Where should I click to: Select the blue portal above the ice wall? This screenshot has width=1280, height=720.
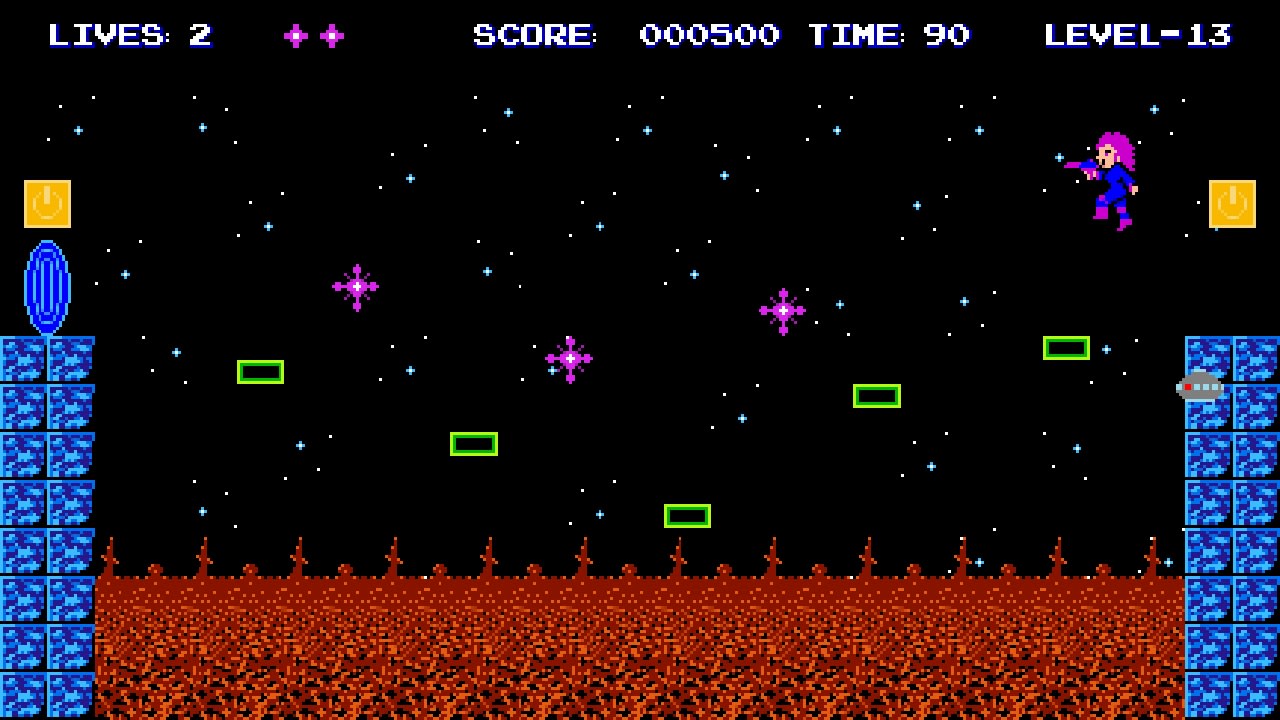click(x=46, y=288)
